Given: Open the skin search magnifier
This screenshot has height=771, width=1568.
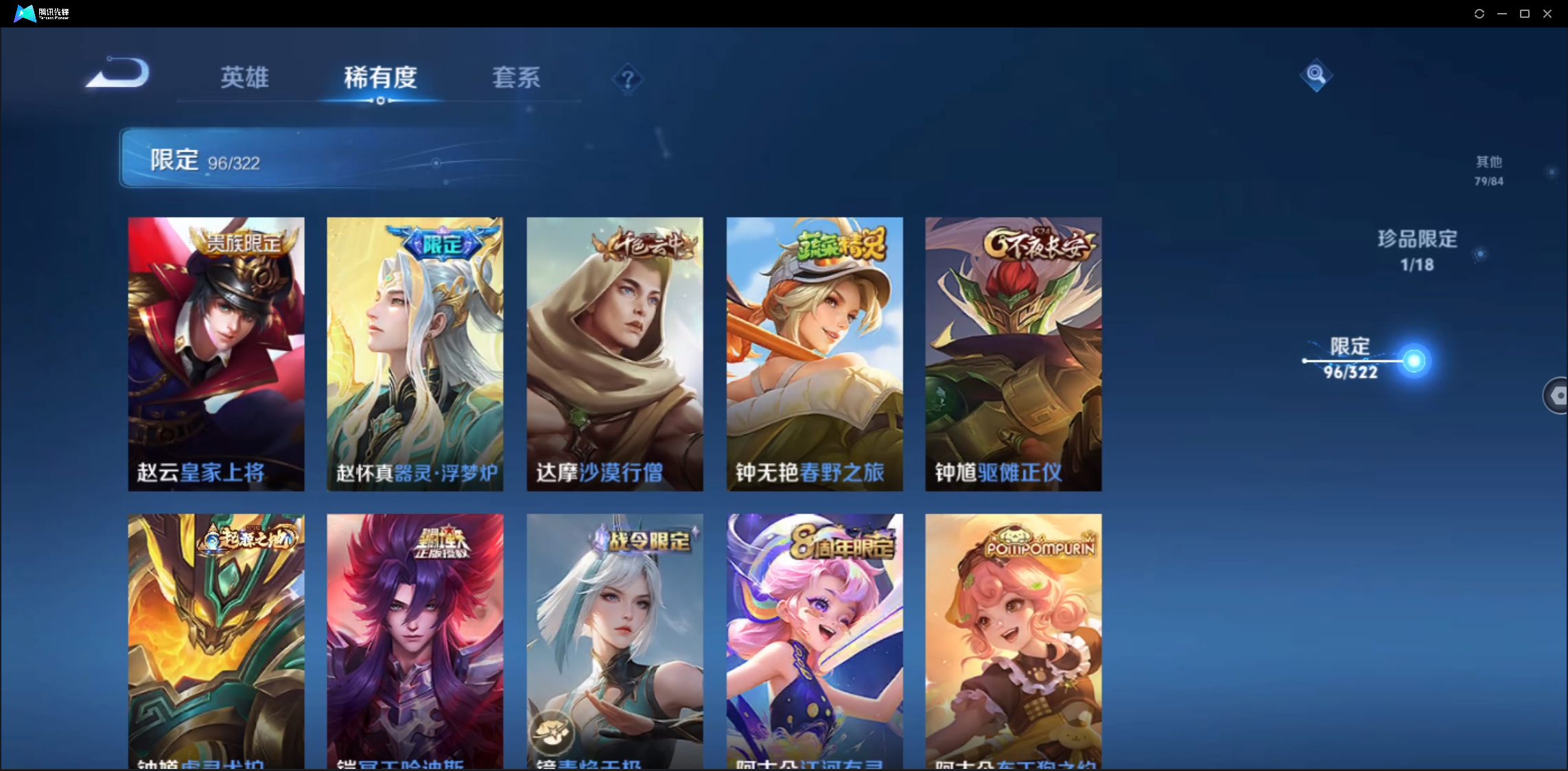Looking at the screenshot, I should coord(1315,74).
